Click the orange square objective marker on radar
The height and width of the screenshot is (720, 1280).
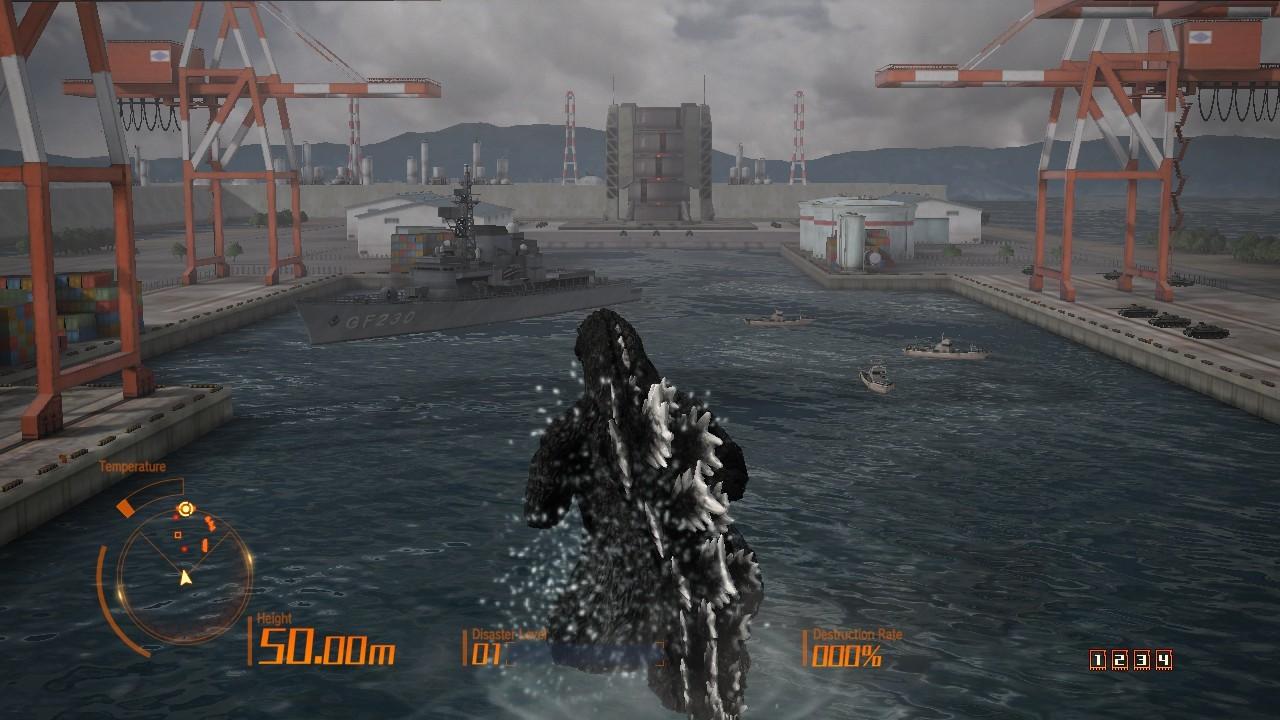[177, 534]
